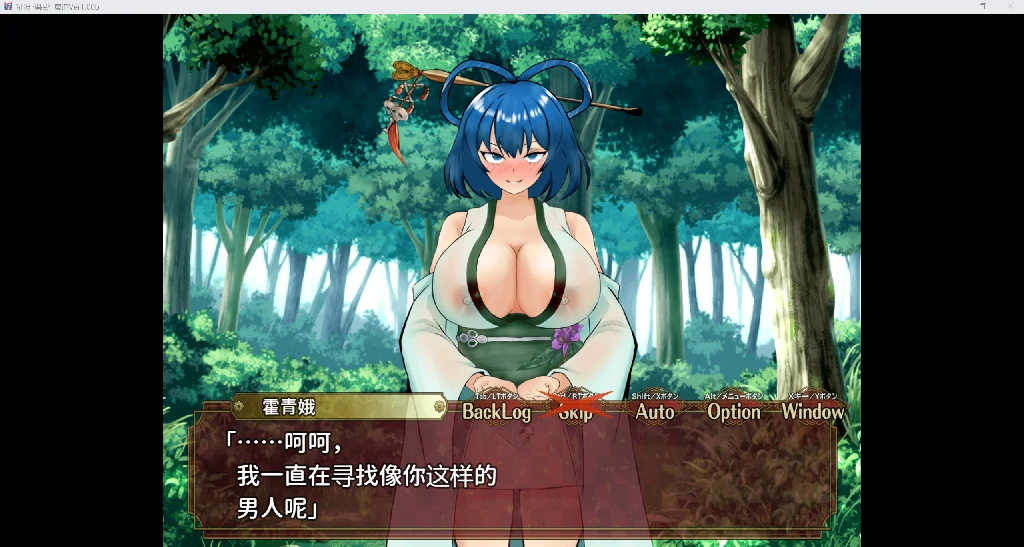This screenshot has width=1024, height=547.
Task: Open the BackLog of past dialogue
Action: pos(496,411)
